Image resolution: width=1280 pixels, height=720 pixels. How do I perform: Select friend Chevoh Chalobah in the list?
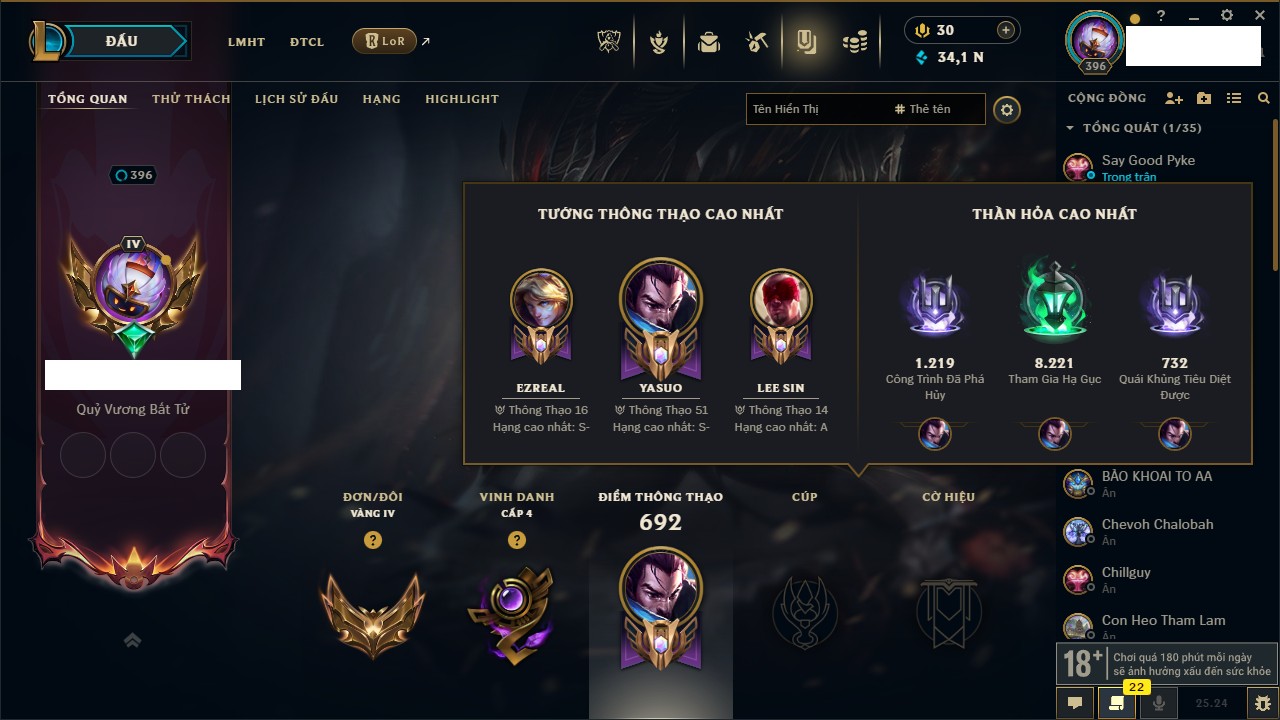click(x=1157, y=525)
